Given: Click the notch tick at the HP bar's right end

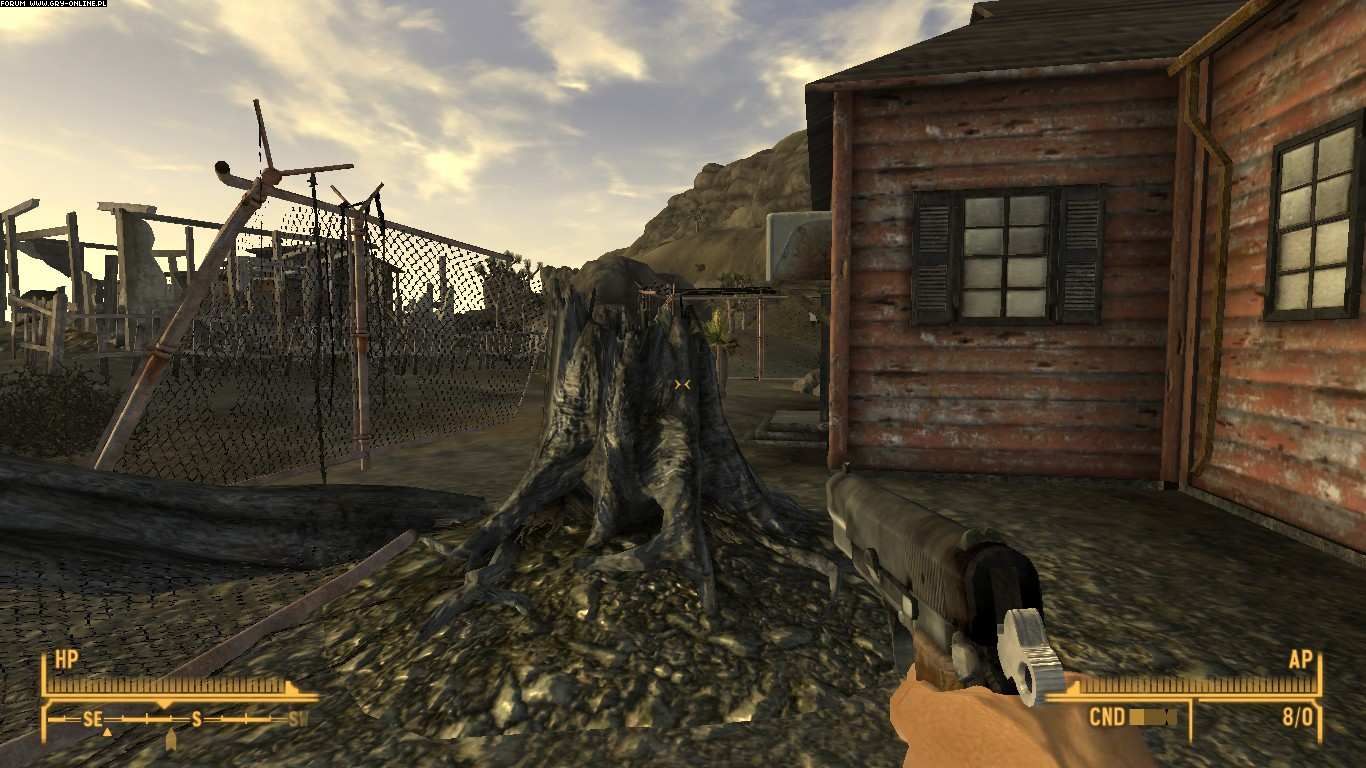Looking at the screenshot, I should click(x=290, y=687).
